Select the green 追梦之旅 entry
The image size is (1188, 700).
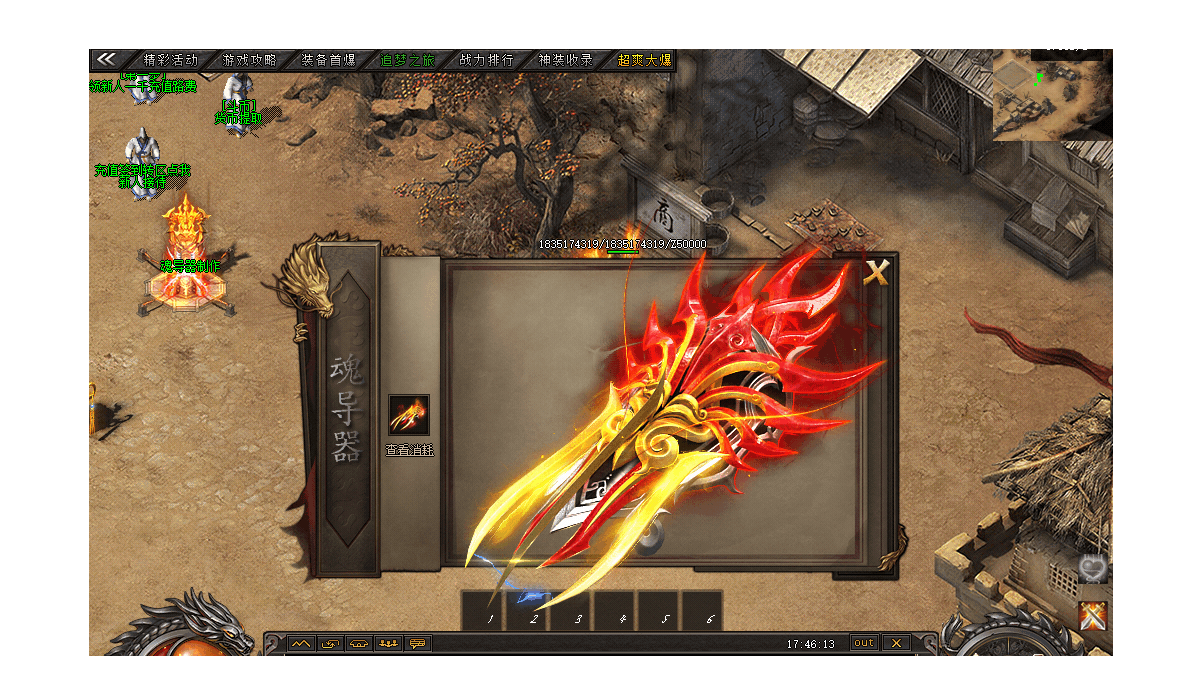407,60
